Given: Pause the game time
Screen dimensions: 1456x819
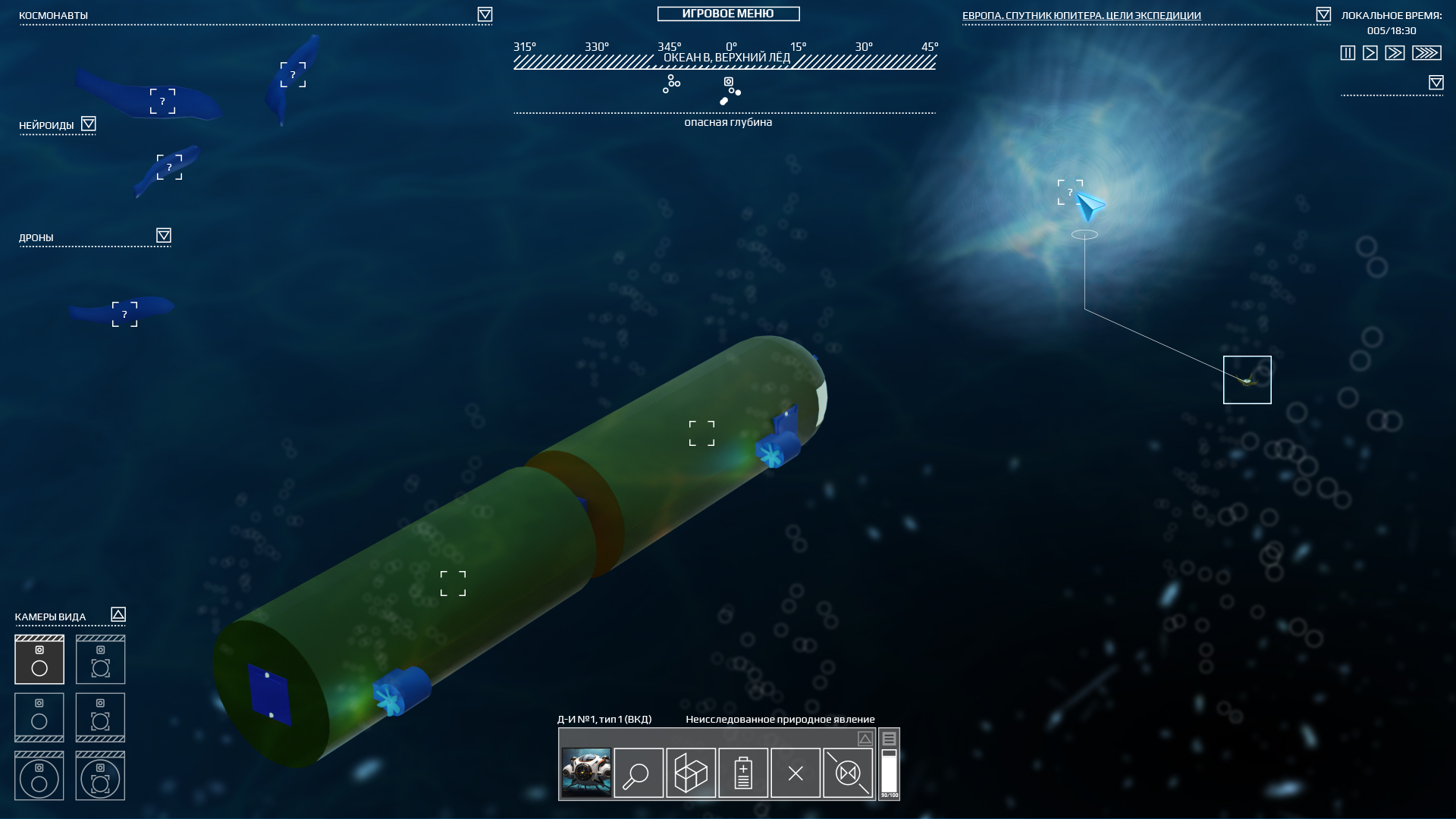Looking at the screenshot, I should click(x=1348, y=53).
